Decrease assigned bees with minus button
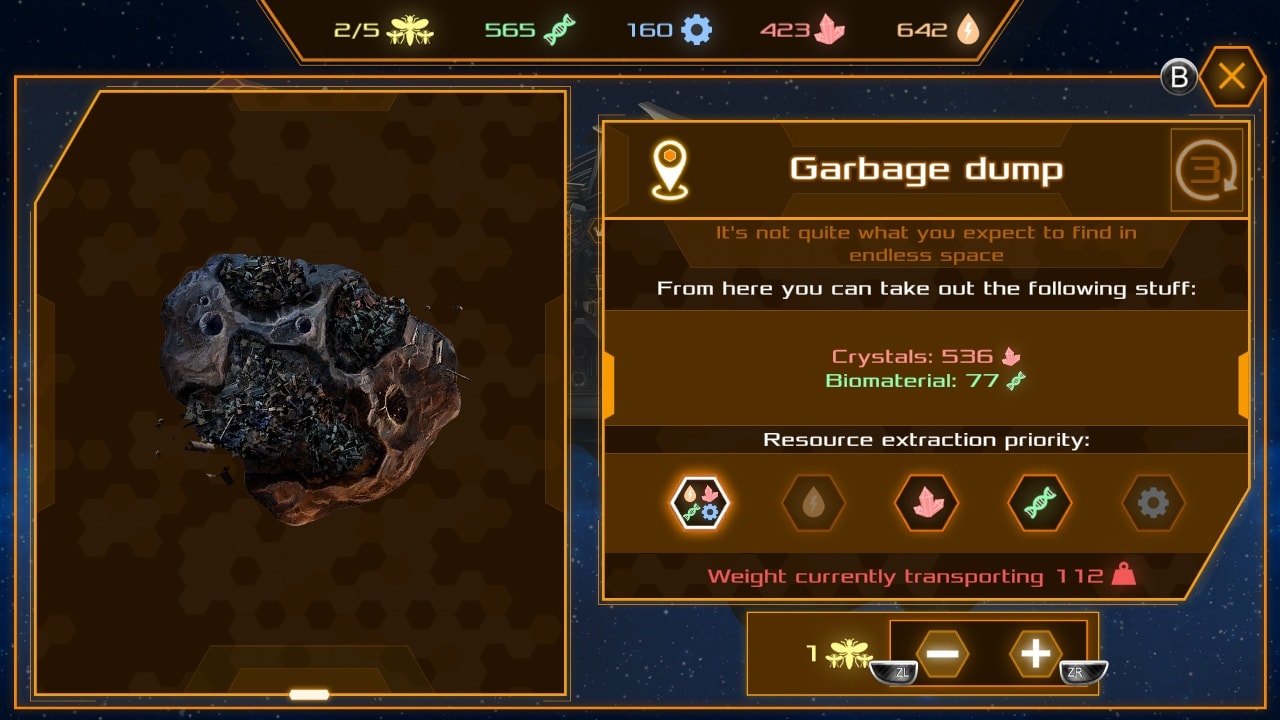 (x=942, y=654)
